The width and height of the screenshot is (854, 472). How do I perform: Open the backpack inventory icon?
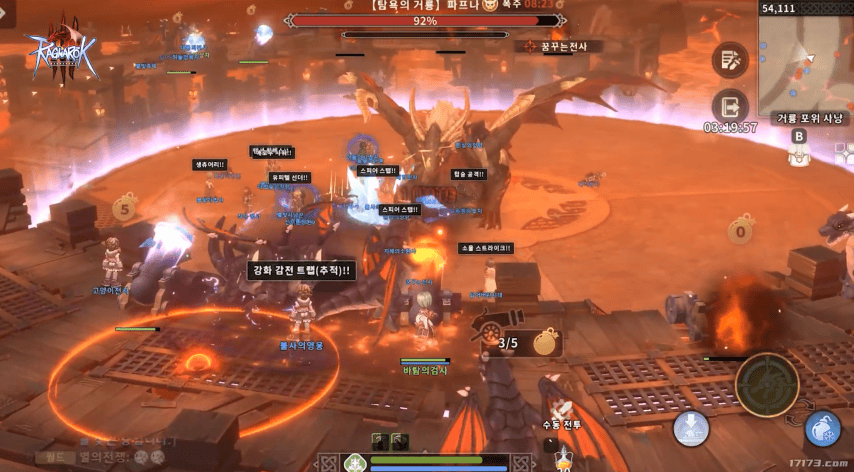[x=798, y=155]
